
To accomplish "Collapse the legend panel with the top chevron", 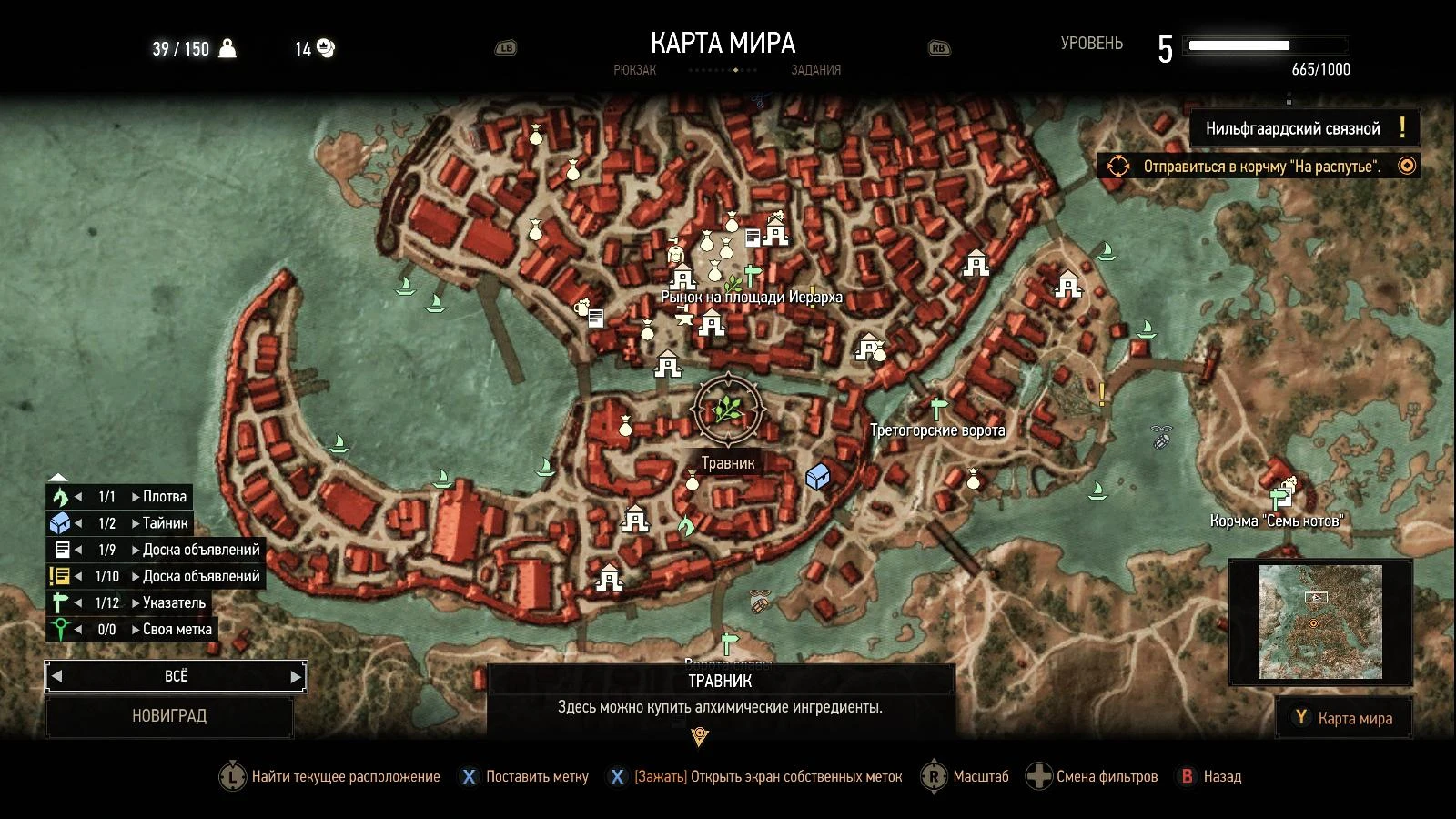I will point(59,476).
